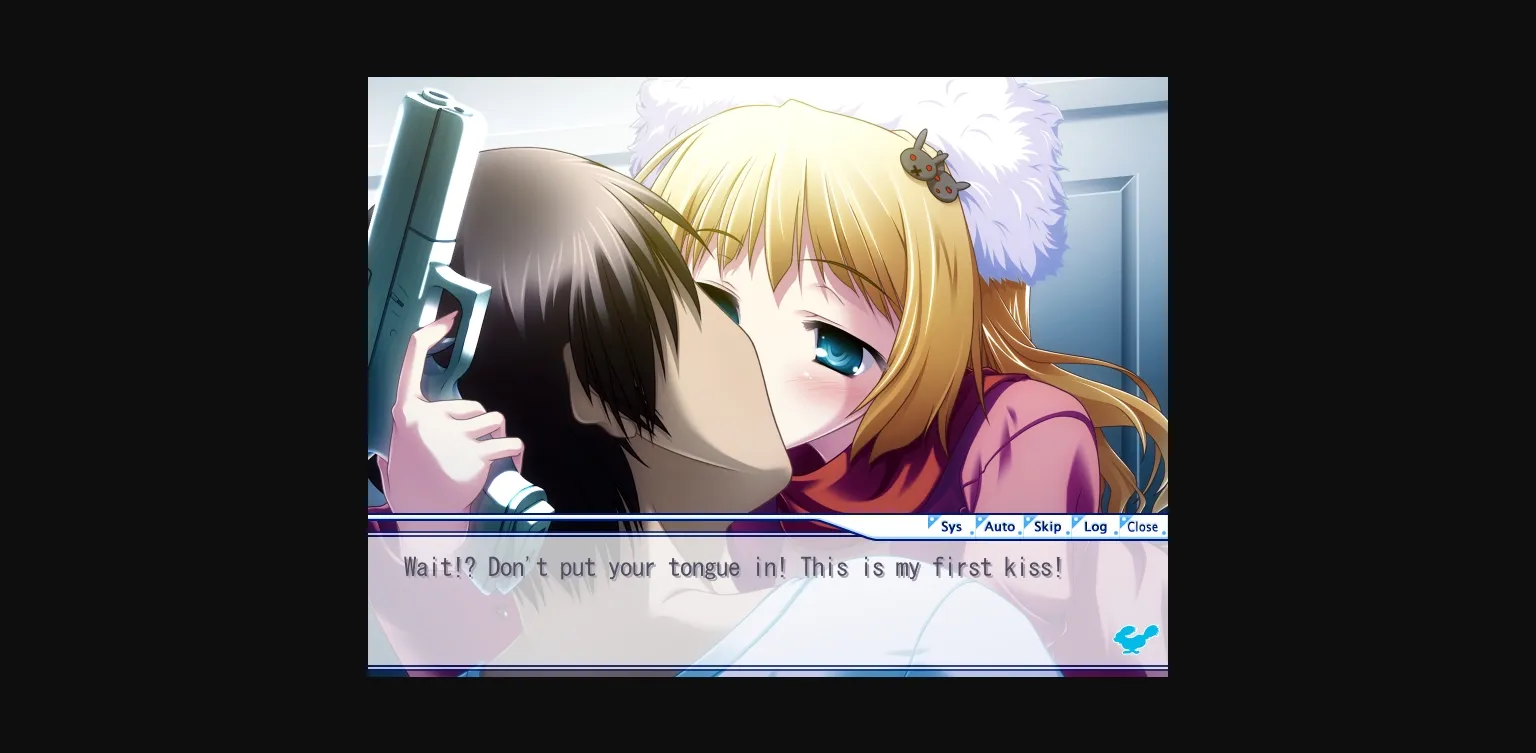Viewport: 1536px width, 753px height.
Task: Click the dialogue text to advance the story
Action: 733,567
